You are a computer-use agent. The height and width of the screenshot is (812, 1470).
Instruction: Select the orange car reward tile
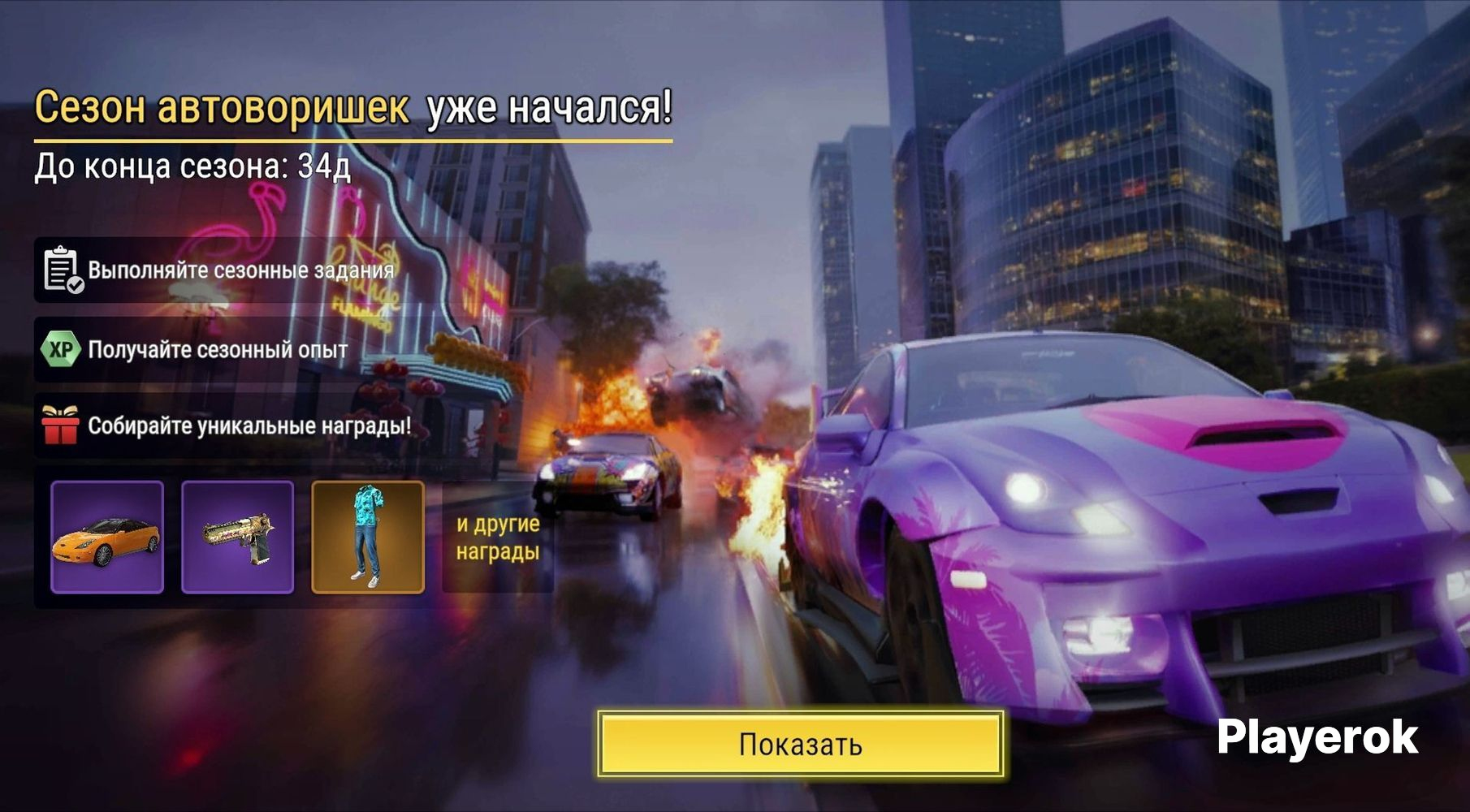point(107,537)
